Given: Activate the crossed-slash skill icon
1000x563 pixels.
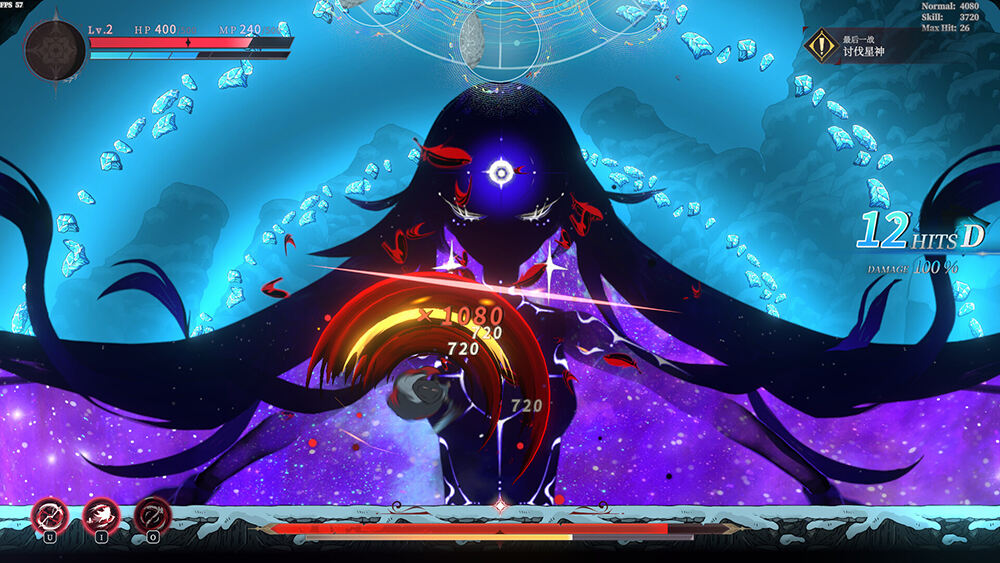Looking at the screenshot, I should coord(48,516).
